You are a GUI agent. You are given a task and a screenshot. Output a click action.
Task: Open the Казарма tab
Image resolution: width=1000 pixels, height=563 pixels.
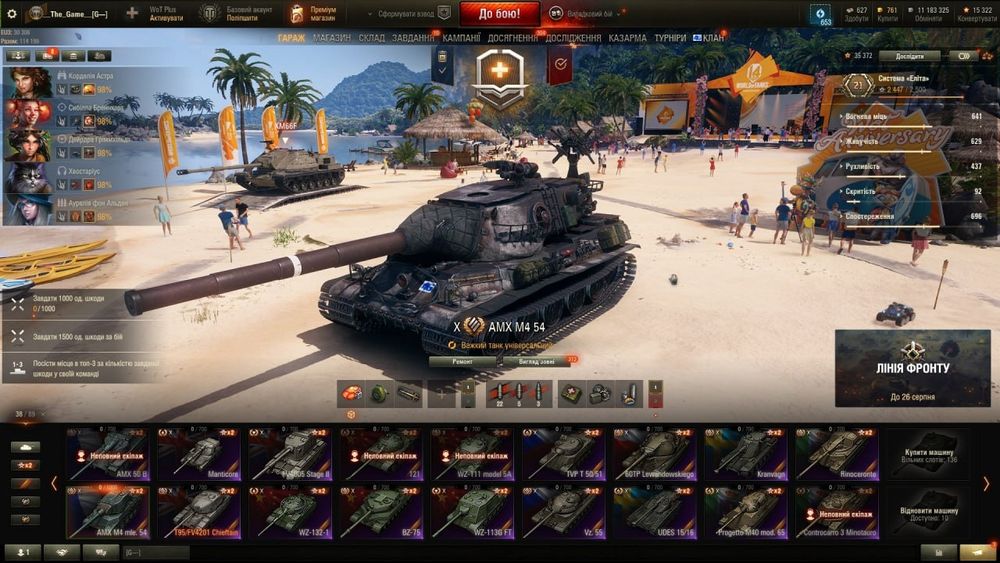(627, 38)
